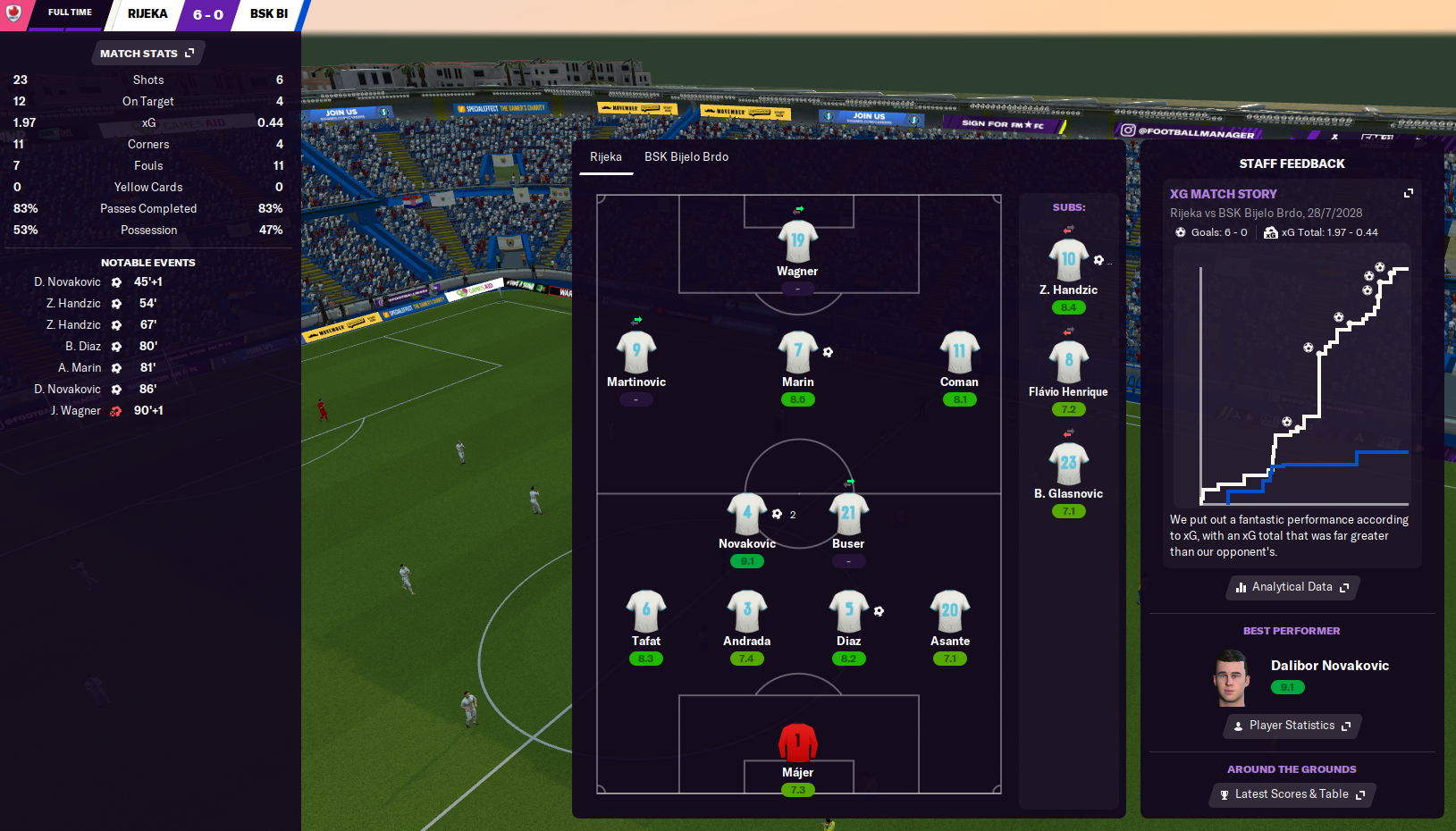Pick Coman's number 11 shirt
This screenshot has width=1456, height=831.
pos(959,351)
